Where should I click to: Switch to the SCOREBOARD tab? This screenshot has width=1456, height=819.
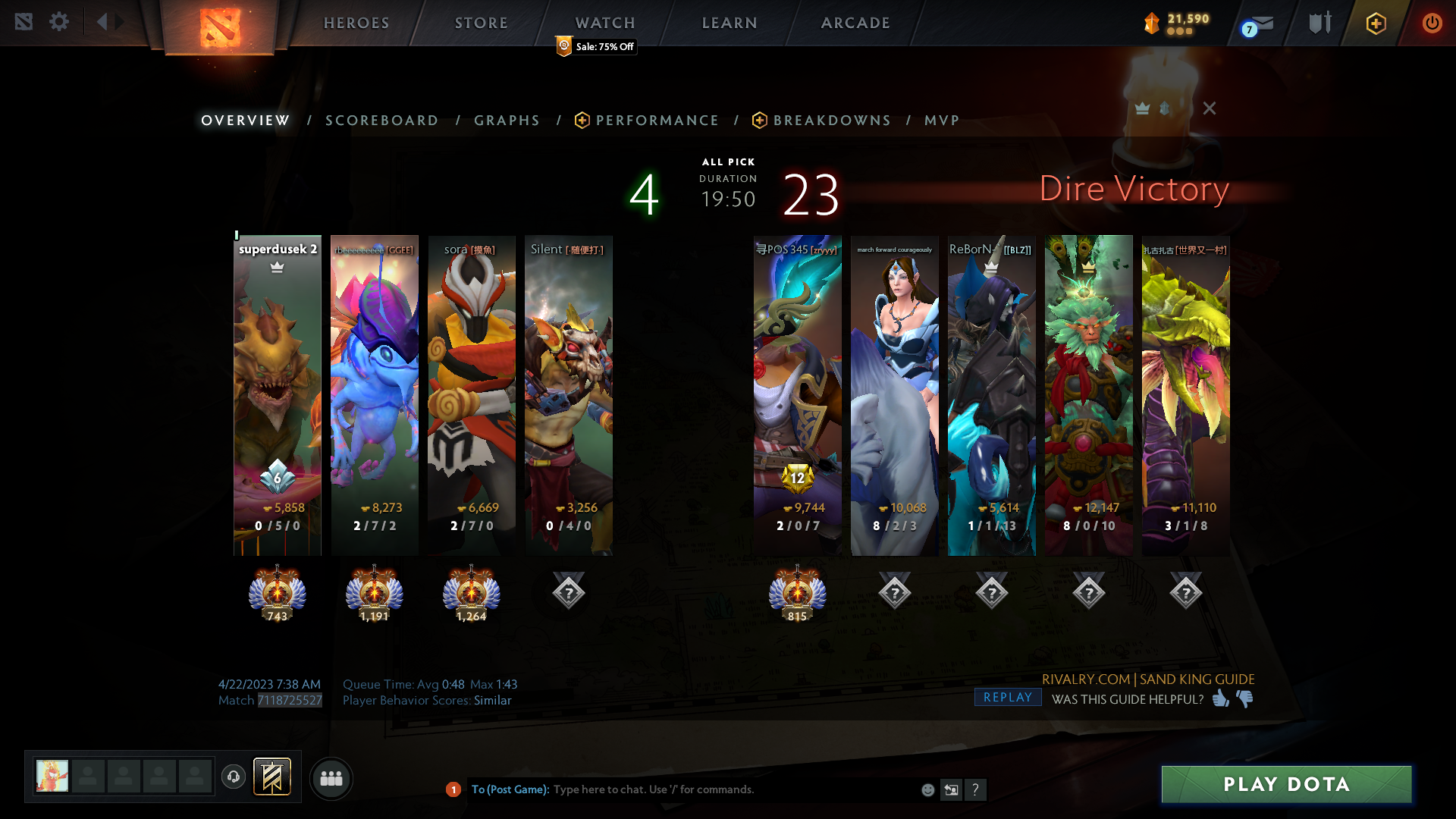(381, 120)
